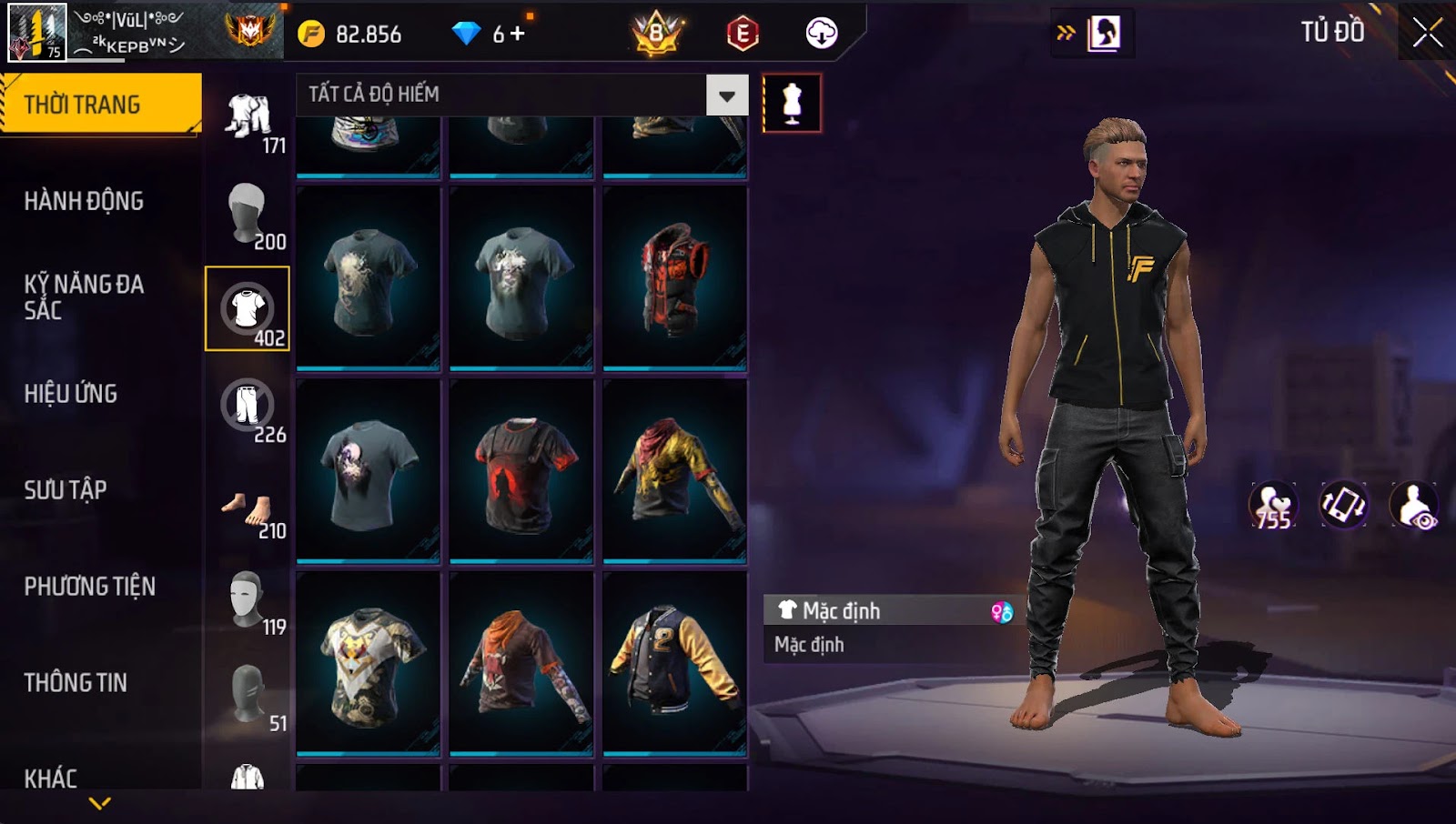The width and height of the screenshot is (1456, 824).
Task: Close the wardrobe with the X button
Action: tap(1427, 33)
